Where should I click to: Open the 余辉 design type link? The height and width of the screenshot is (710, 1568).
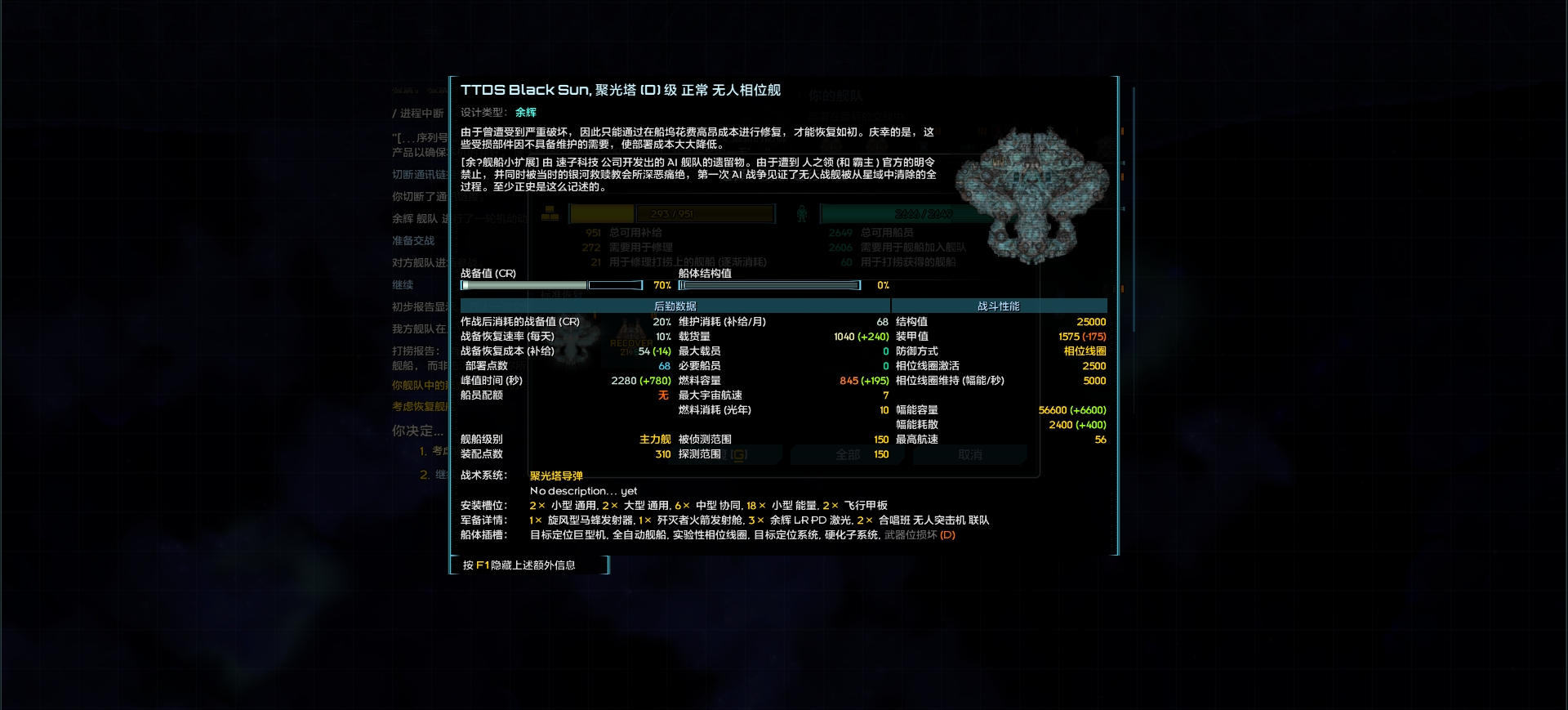(x=526, y=112)
